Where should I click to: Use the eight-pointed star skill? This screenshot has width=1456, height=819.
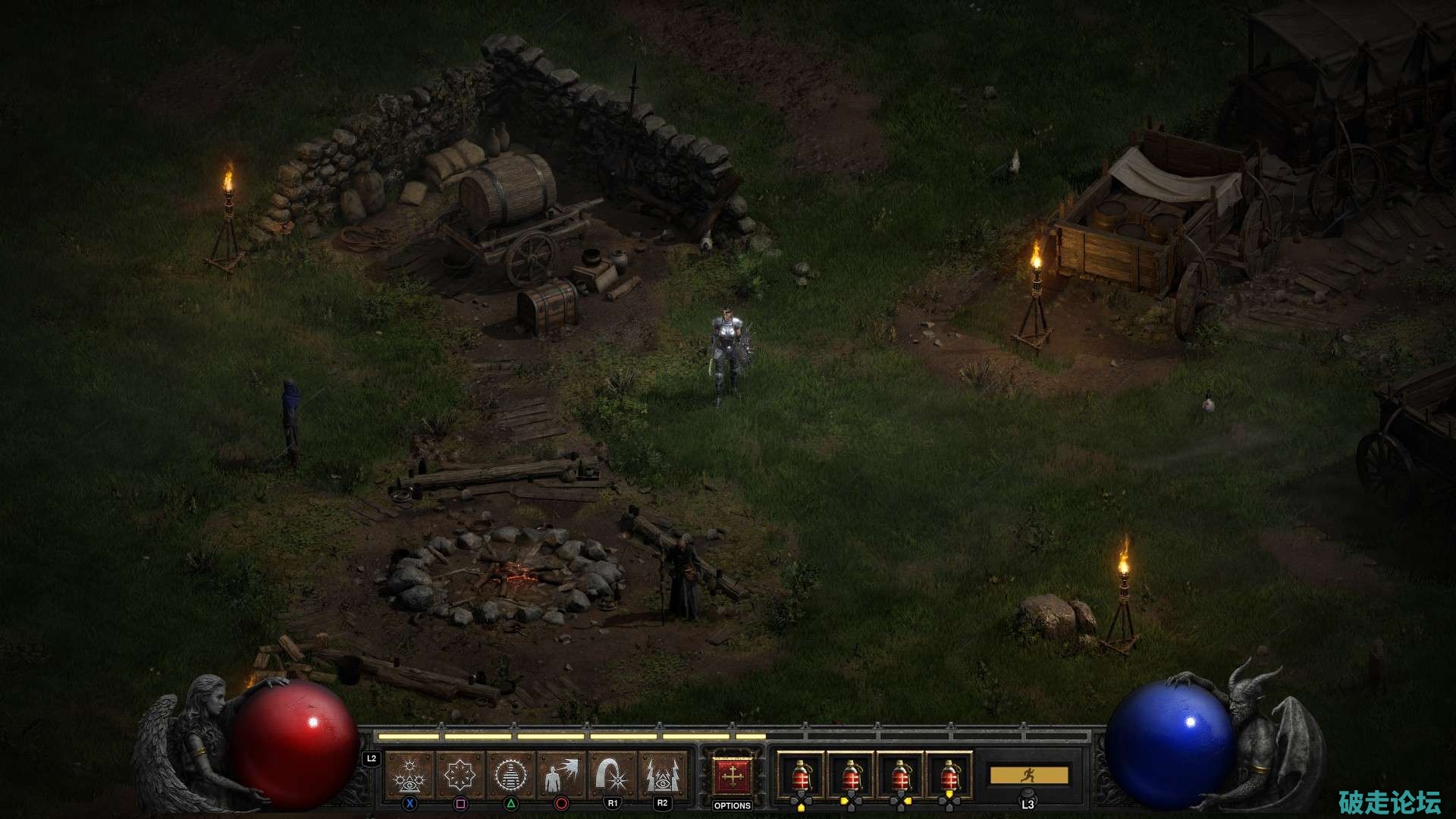click(x=460, y=775)
